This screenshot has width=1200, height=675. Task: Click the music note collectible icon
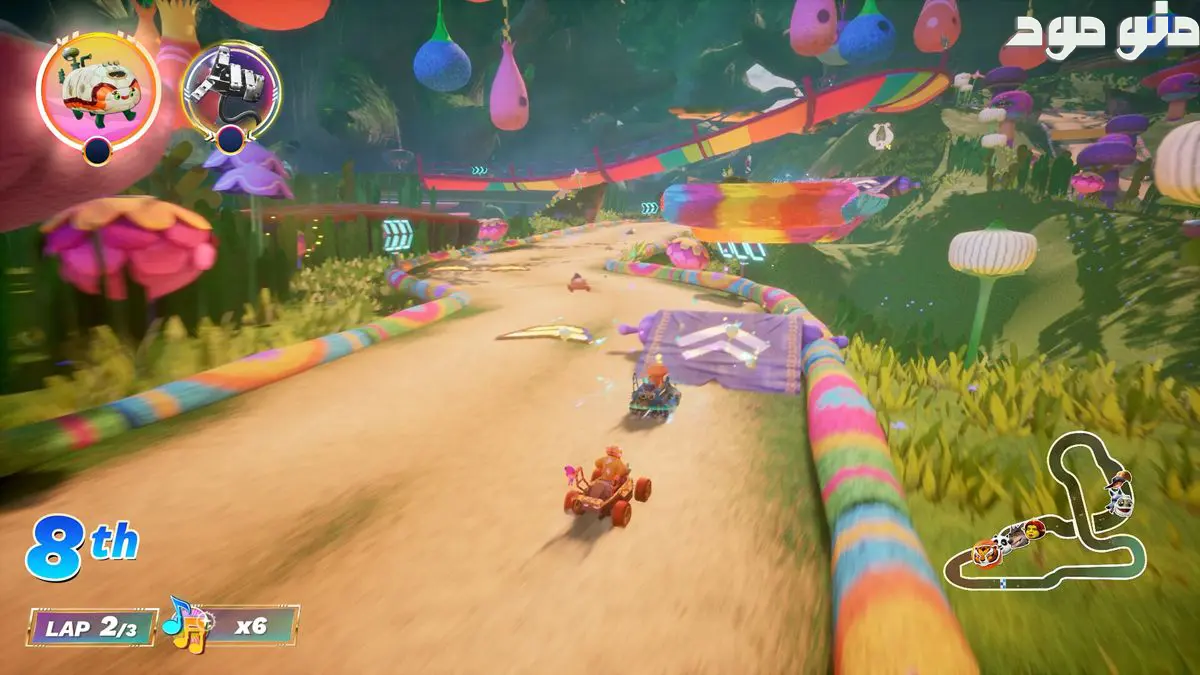(185, 623)
